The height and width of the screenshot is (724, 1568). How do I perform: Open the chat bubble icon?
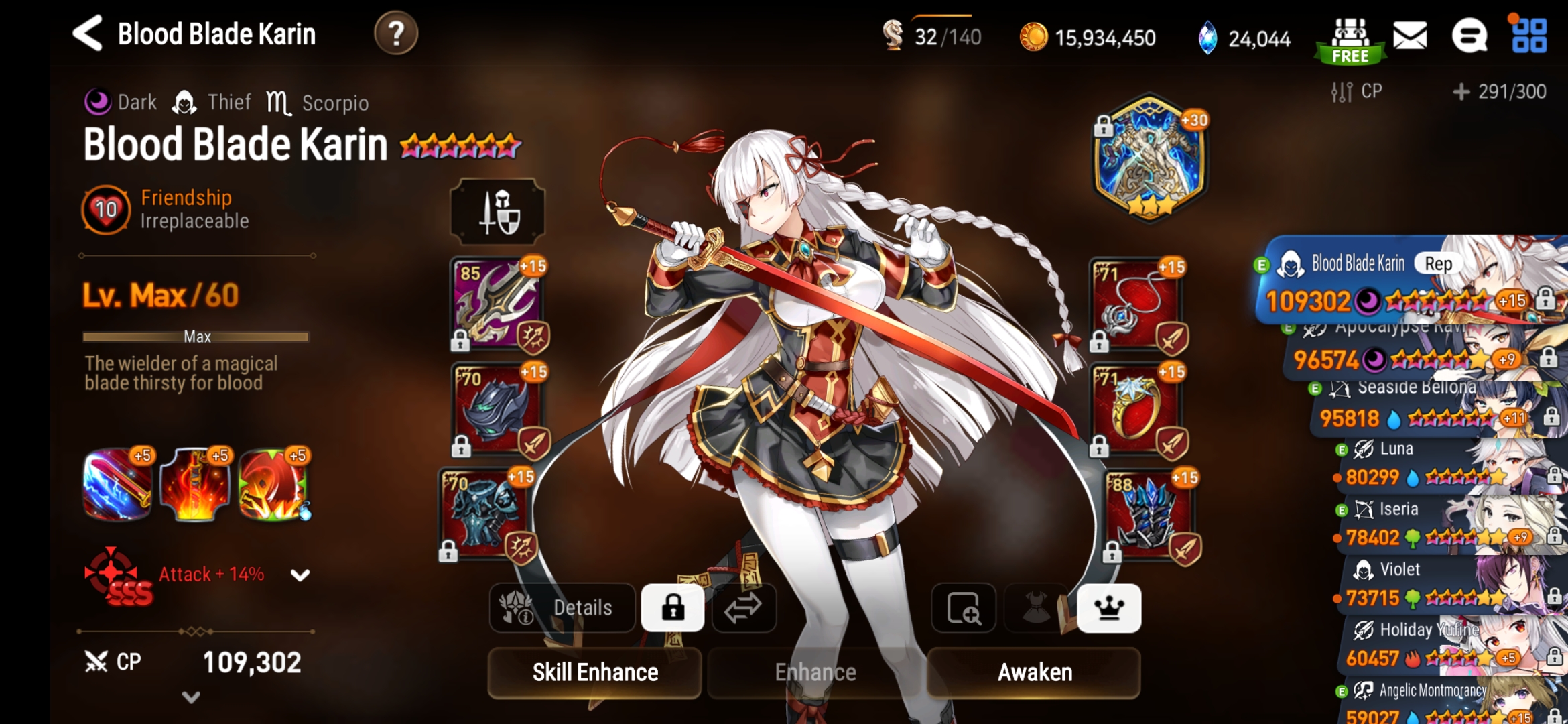pos(1469,36)
